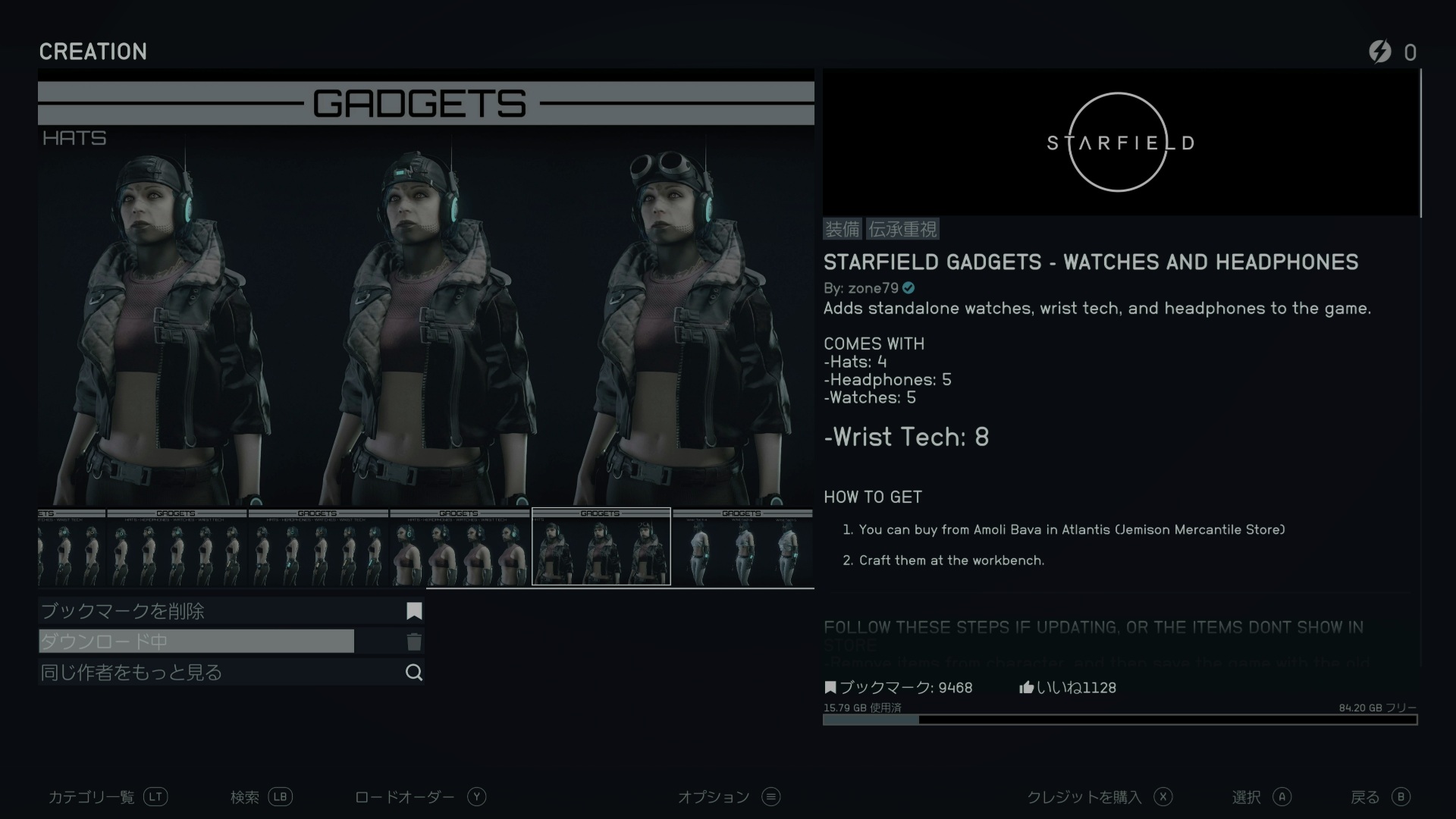Open author zone79's profile name

click(x=873, y=288)
